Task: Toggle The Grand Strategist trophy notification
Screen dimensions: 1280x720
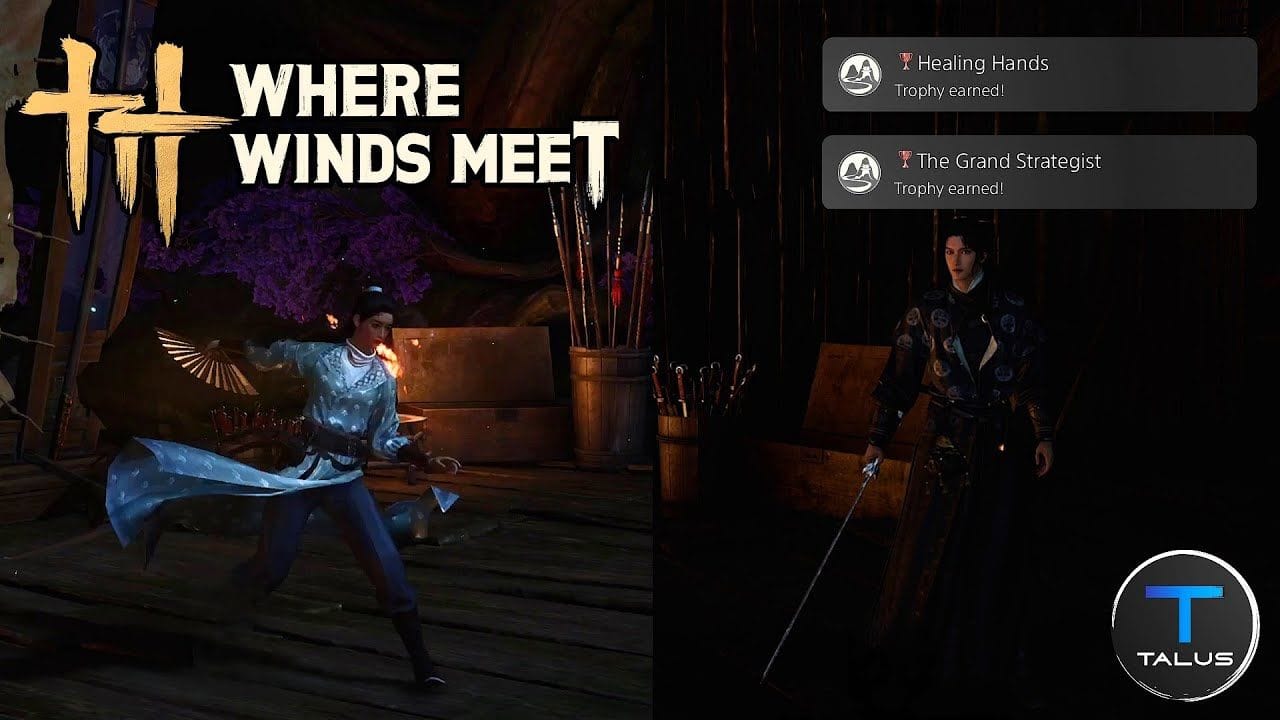Action: 1040,171
